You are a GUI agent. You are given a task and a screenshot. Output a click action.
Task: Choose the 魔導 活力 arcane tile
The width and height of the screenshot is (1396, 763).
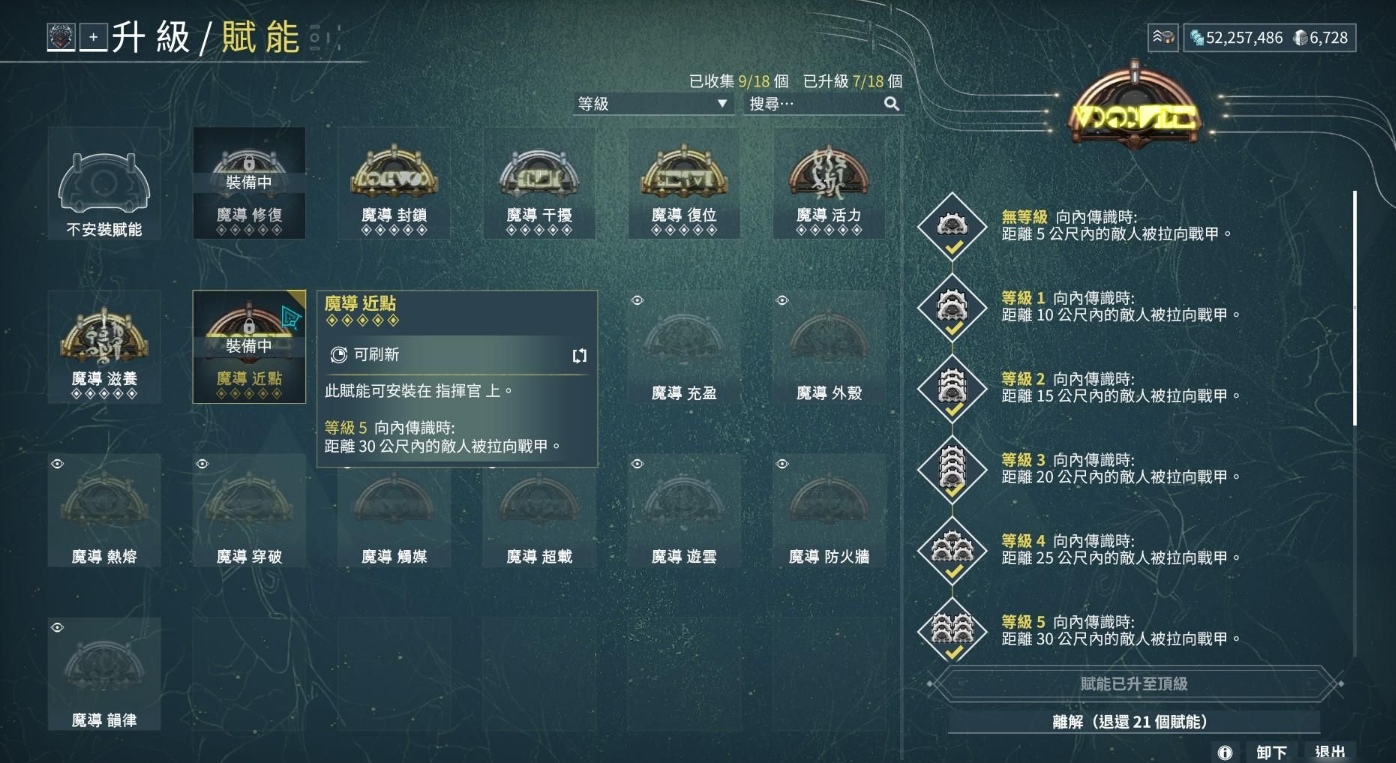pyautogui.click(x=829, y=185)
